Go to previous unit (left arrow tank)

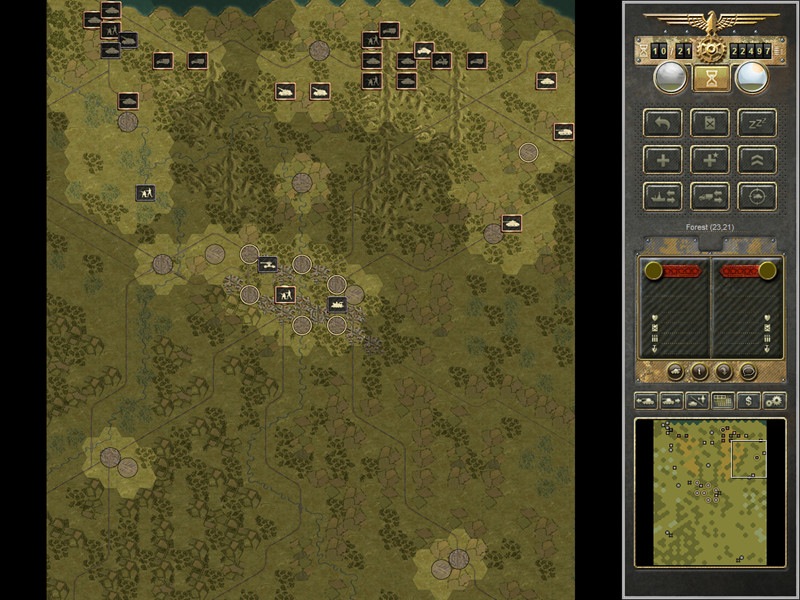point(646,401)
